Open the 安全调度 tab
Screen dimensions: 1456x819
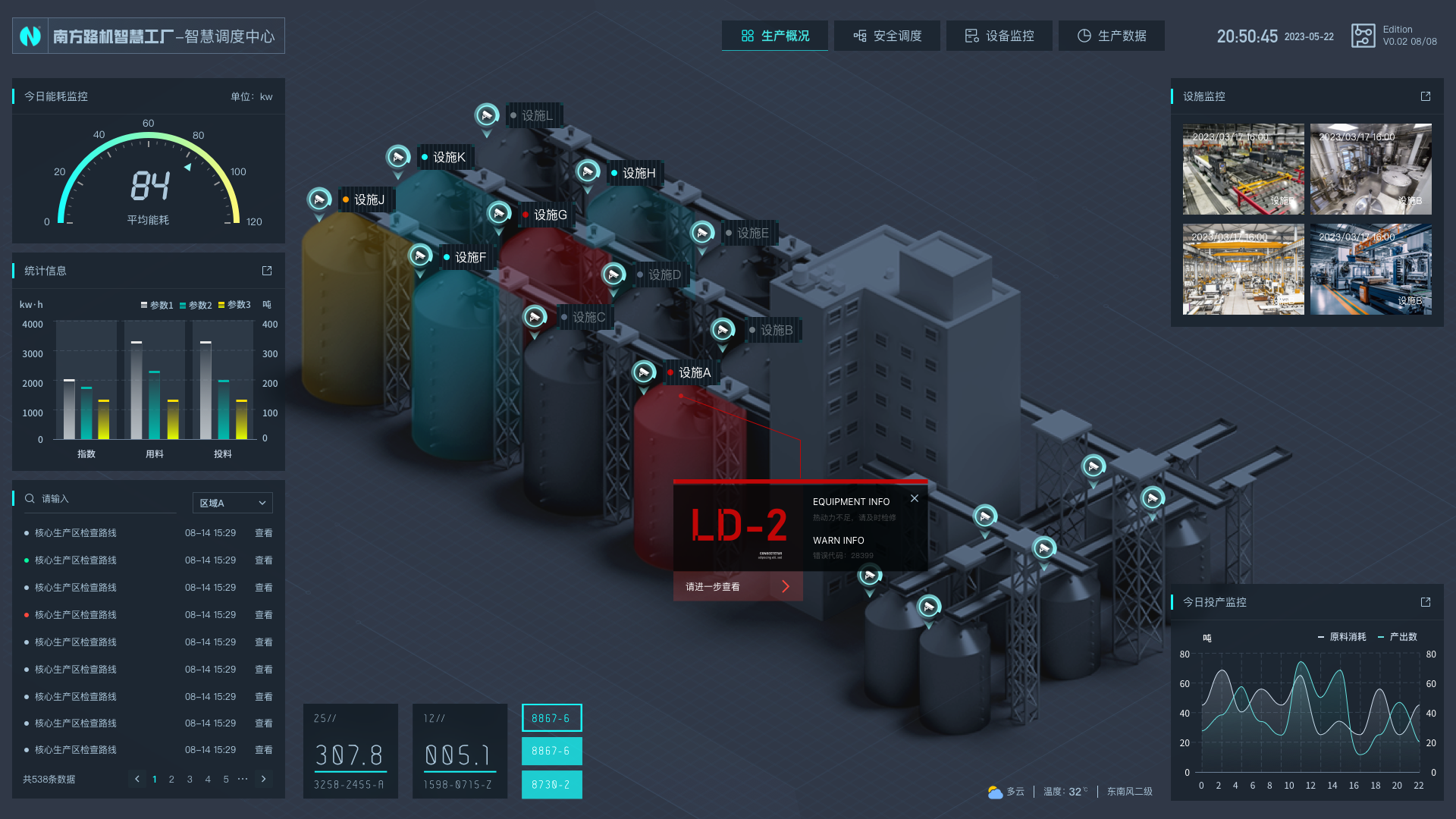(x=886, y=36)
